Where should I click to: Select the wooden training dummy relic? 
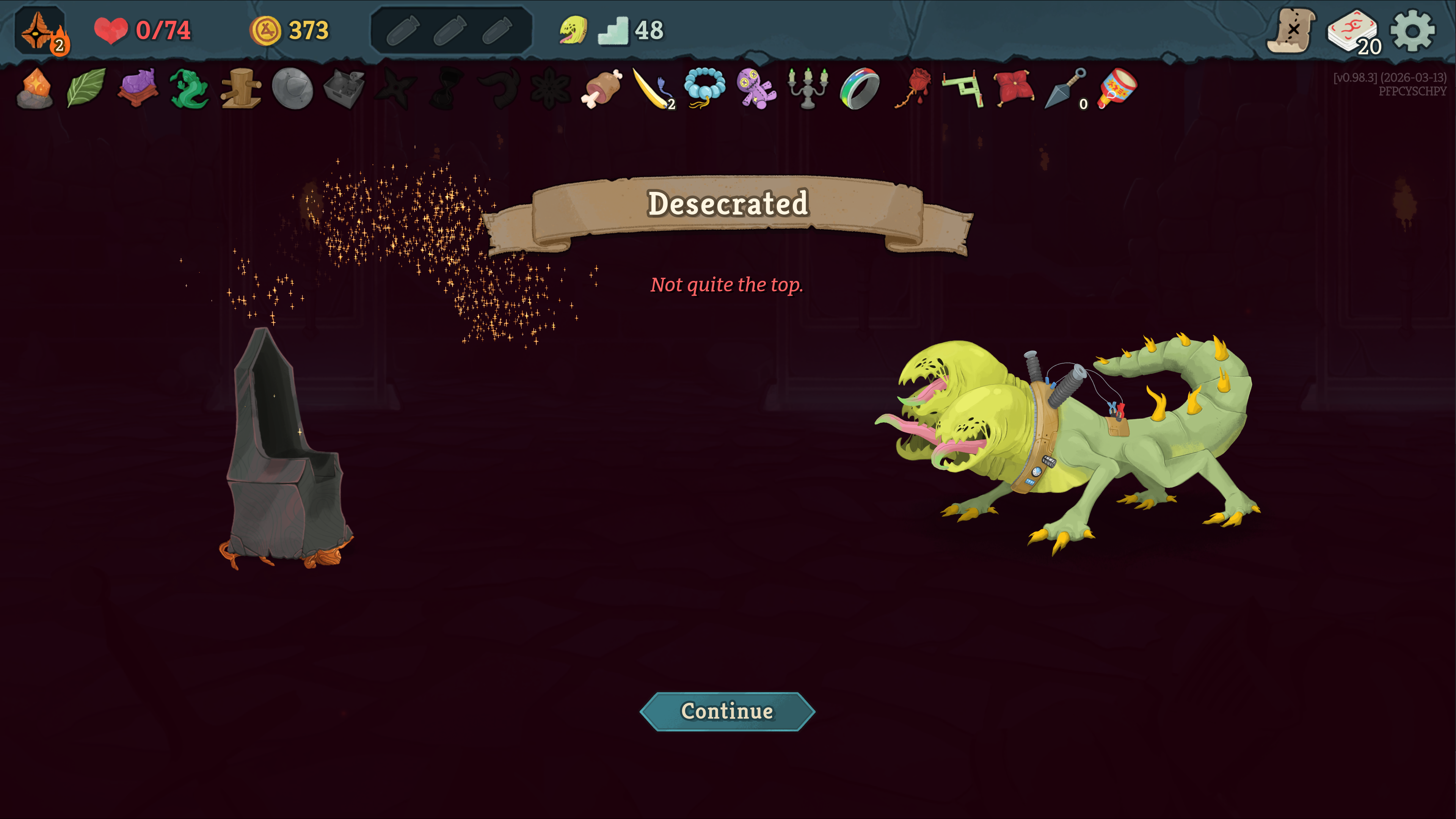click(x=242, y=89)
